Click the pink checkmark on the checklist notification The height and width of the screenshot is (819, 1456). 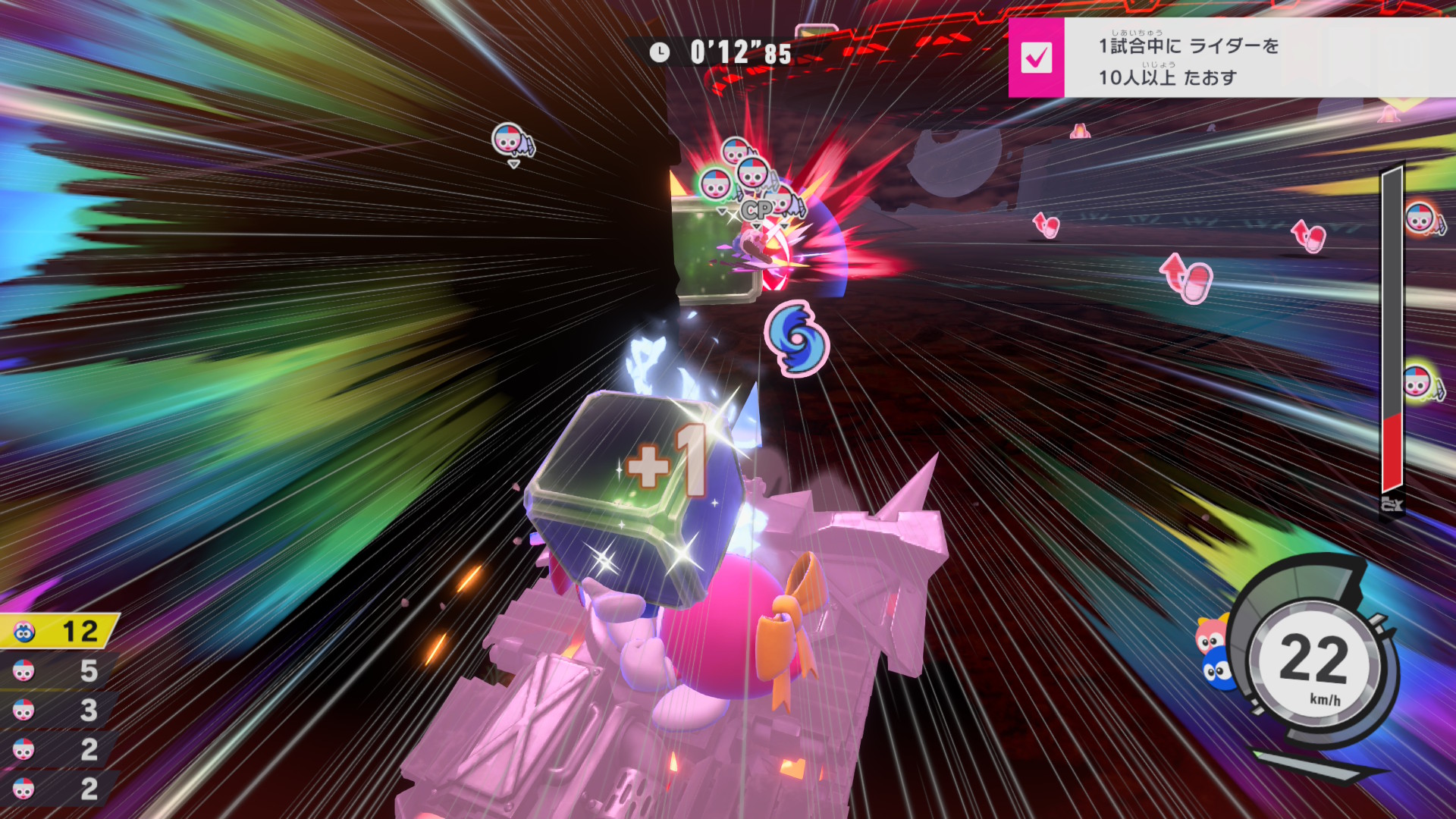(1036, 58)
